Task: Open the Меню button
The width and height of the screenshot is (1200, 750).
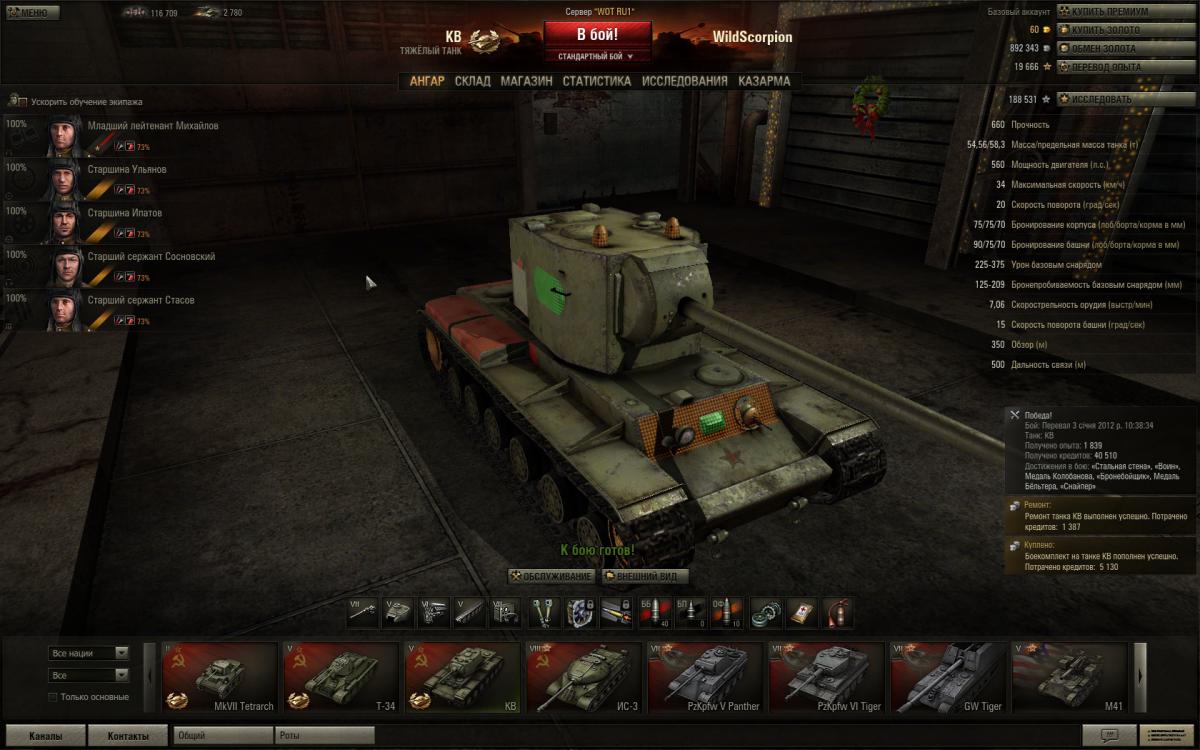Action: (28, 13)
